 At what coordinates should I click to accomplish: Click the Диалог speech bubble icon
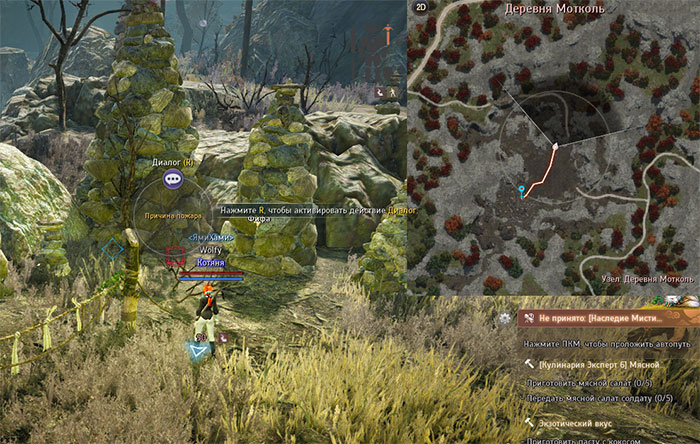[x=173, y=179]
